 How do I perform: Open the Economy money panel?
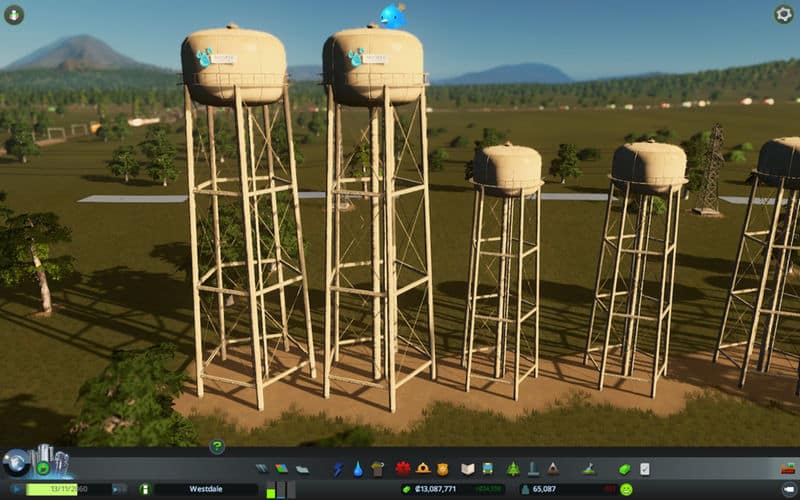[x=626, y=468]
